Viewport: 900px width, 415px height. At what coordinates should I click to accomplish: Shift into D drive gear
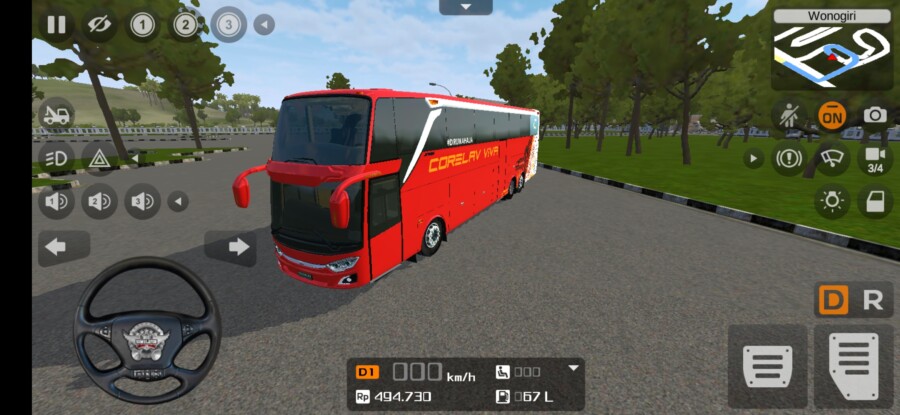click(x=832, y=300)
